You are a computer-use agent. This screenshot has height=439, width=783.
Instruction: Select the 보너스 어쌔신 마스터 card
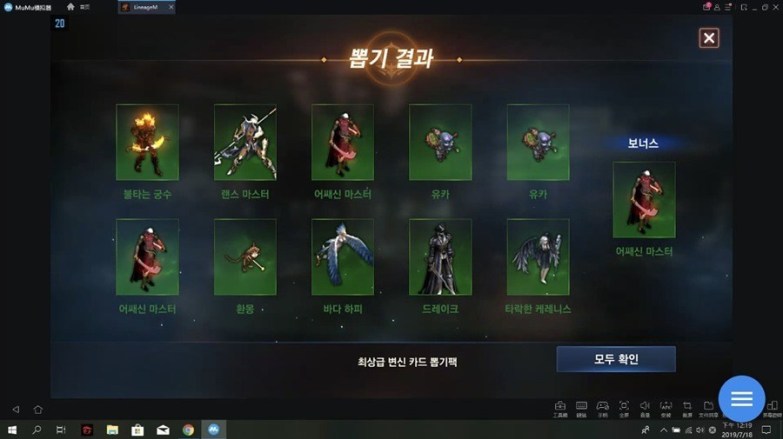[x=643, y=200]
